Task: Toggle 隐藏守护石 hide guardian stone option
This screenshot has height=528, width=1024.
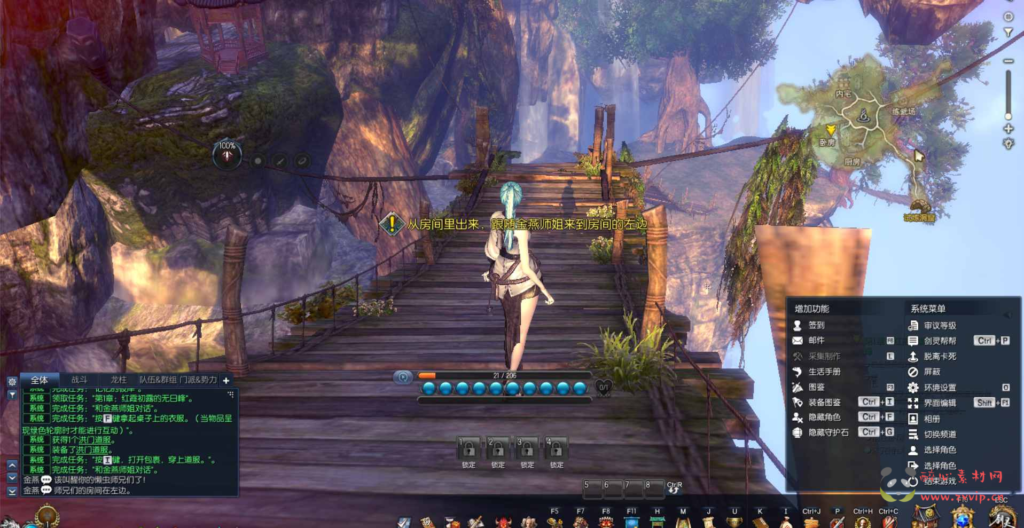Action: 826,432
